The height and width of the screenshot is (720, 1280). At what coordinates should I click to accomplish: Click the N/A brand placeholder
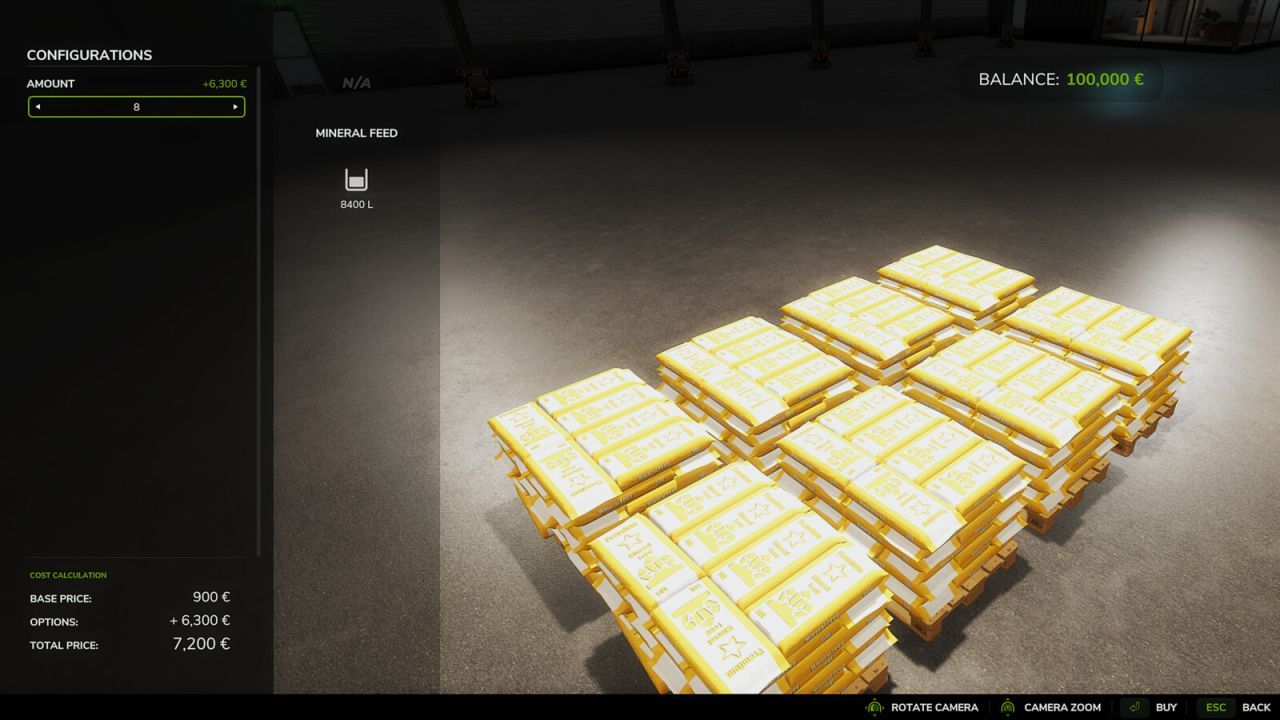356,82
